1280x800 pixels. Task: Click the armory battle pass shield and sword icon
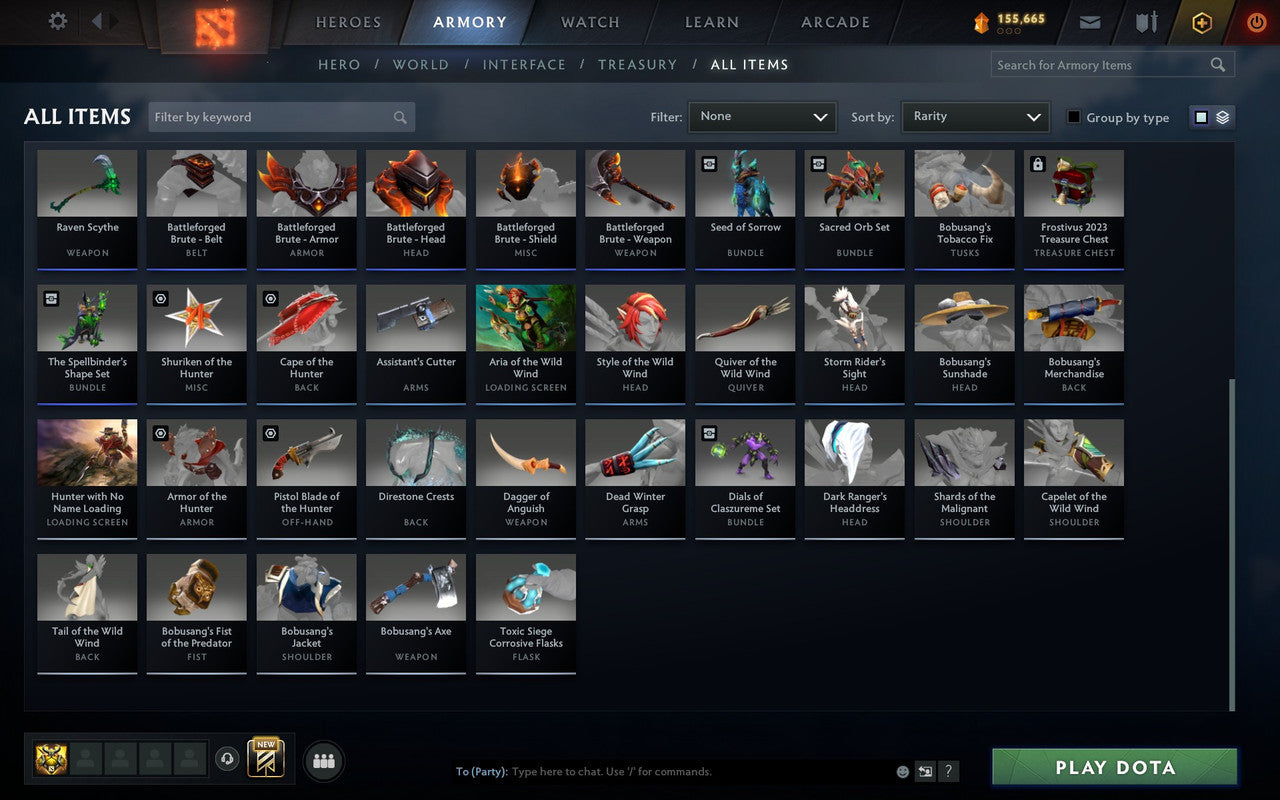[1145, 22]
